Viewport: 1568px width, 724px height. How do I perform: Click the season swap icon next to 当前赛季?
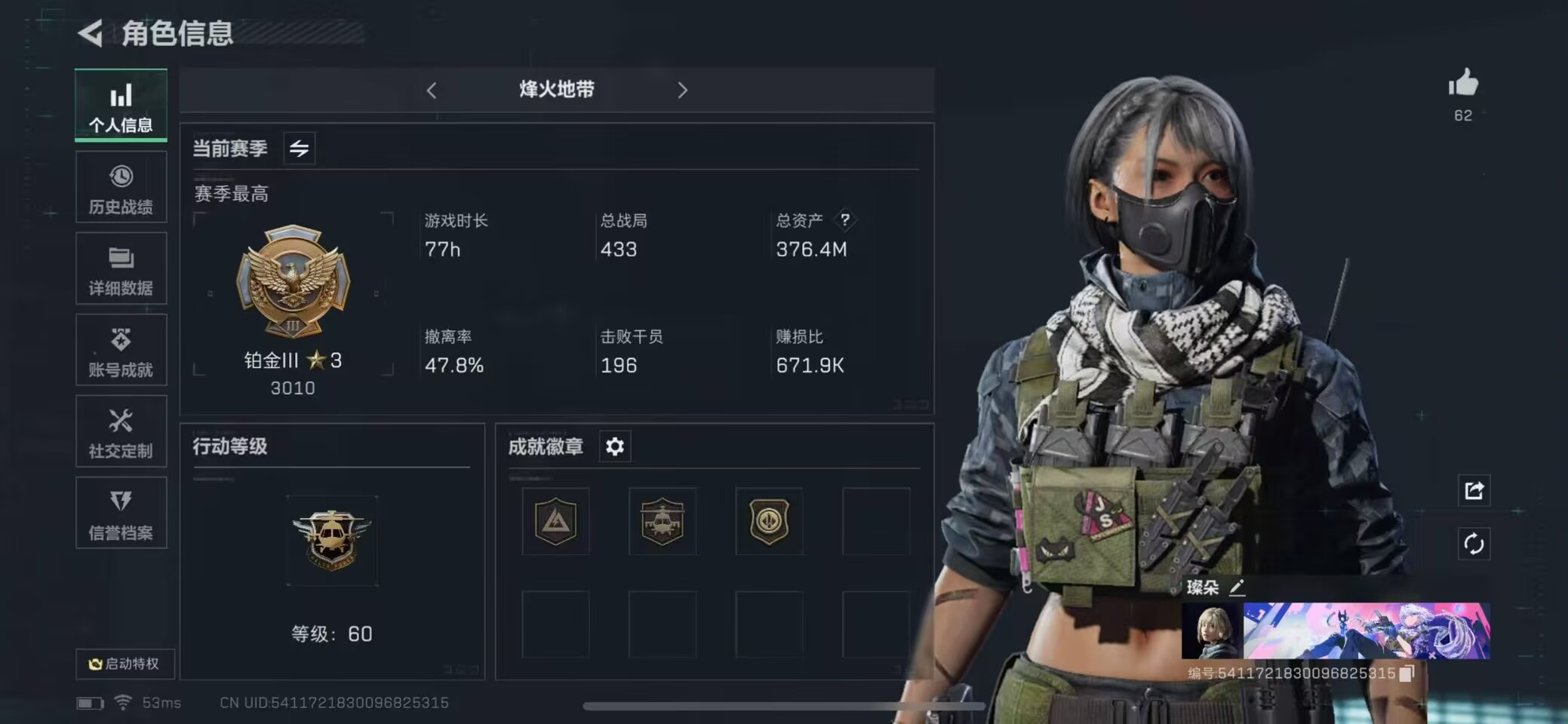[299, 149]
